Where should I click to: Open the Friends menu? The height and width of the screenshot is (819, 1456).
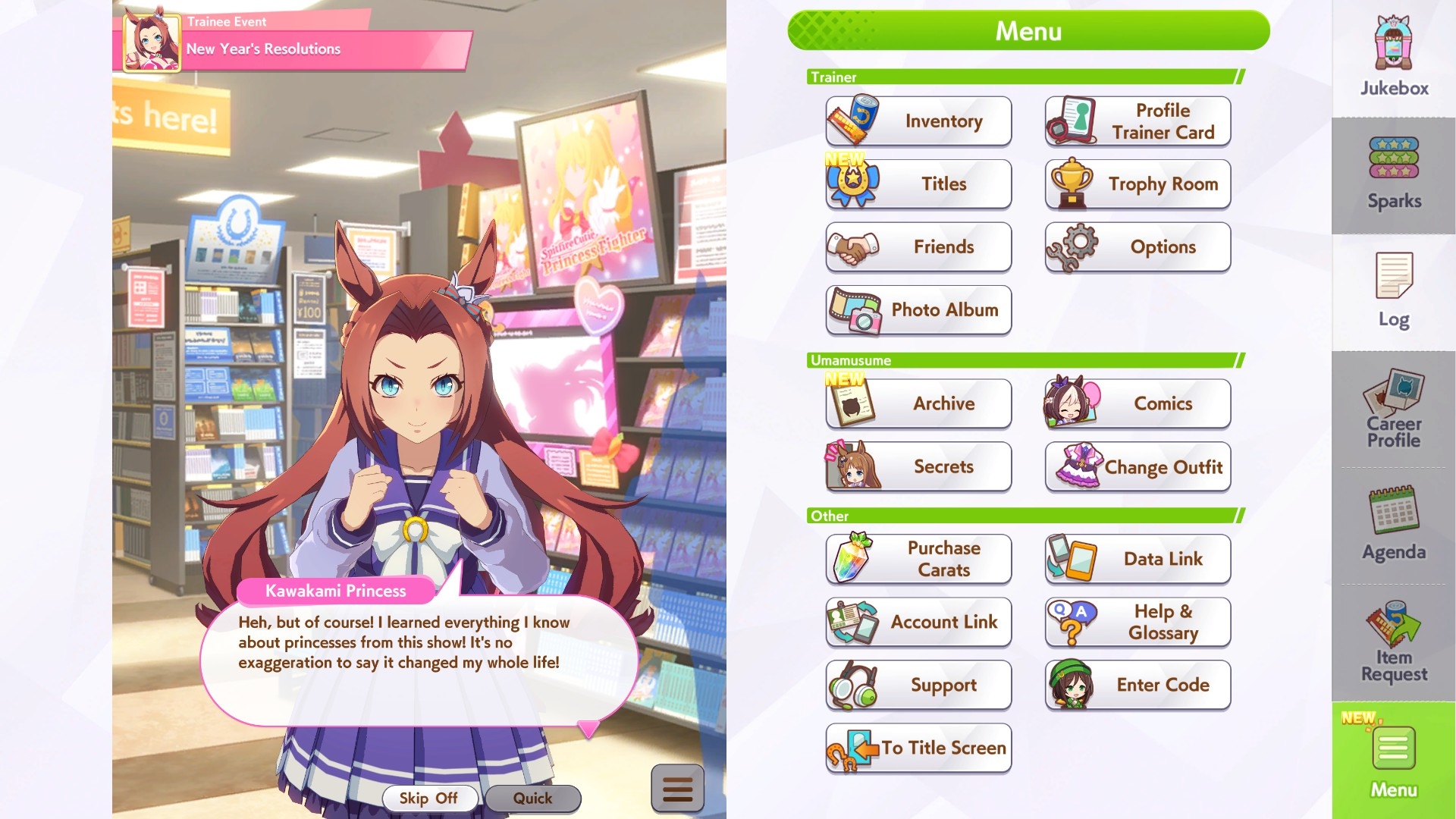[918, 247]
